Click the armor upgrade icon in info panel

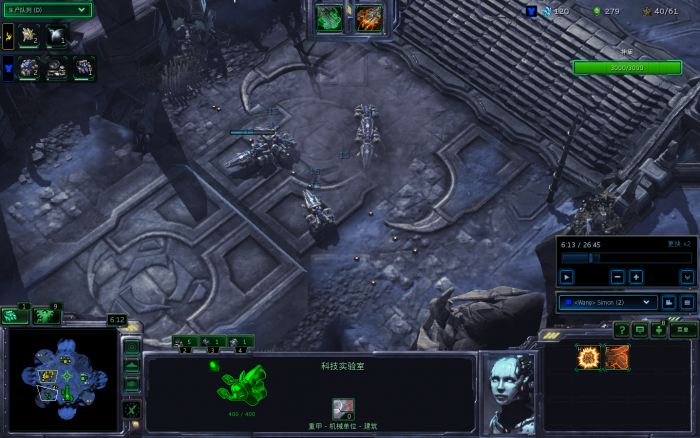(x=343, y=407)
